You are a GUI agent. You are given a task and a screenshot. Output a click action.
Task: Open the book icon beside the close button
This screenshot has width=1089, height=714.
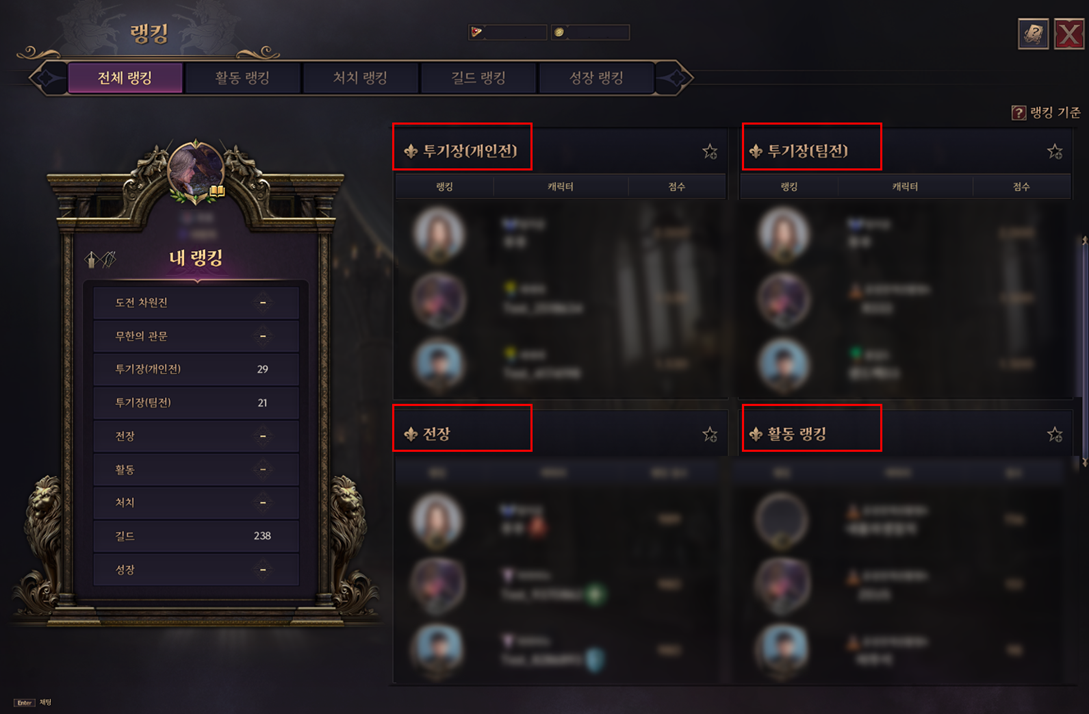coord(1033,34)
